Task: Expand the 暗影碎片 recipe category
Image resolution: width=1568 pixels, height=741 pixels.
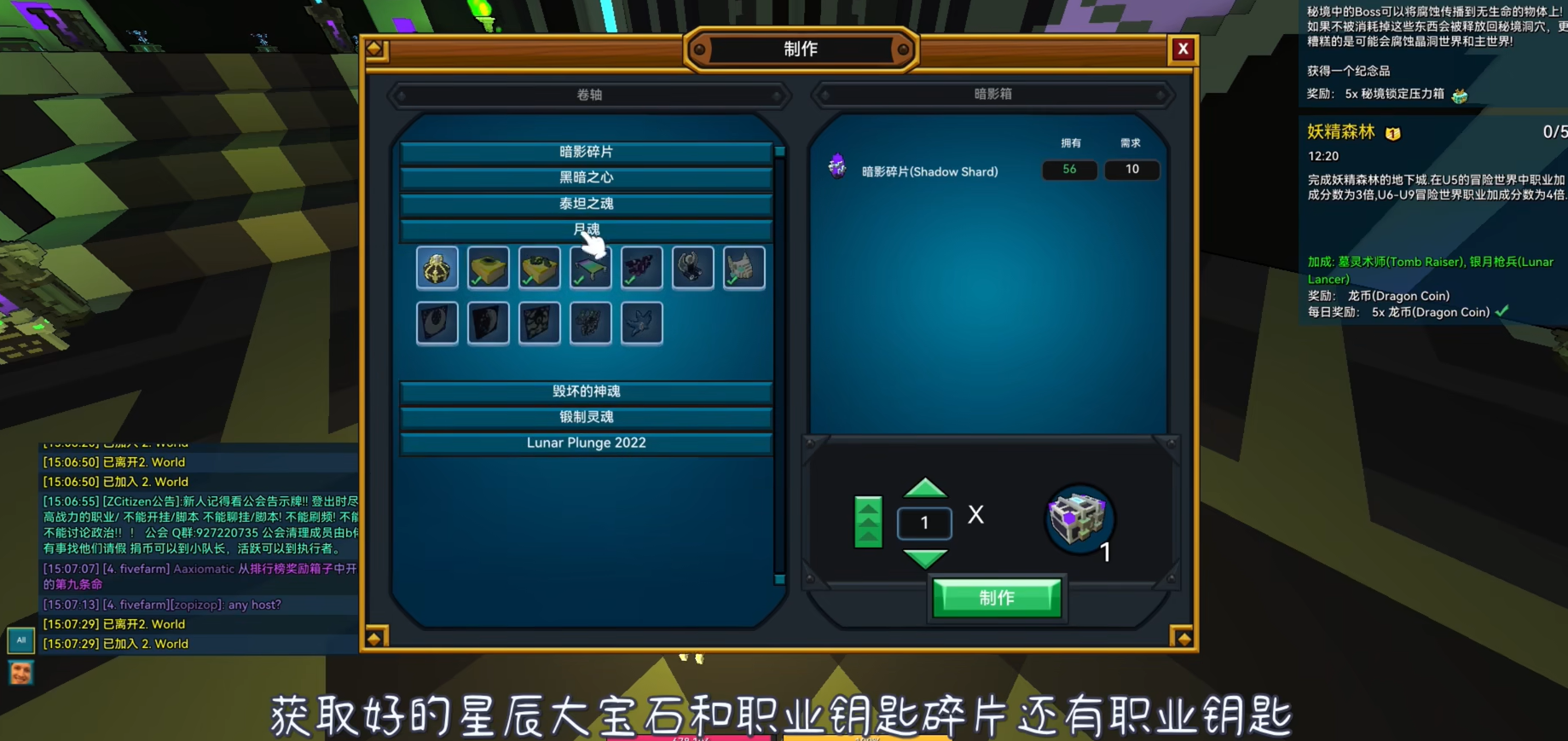Action: (587, 151)
